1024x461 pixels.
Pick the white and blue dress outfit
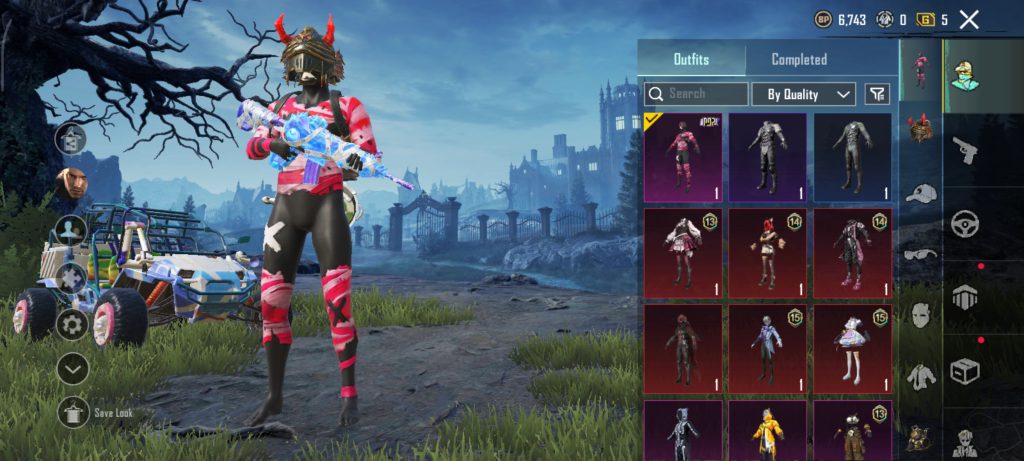853,348
